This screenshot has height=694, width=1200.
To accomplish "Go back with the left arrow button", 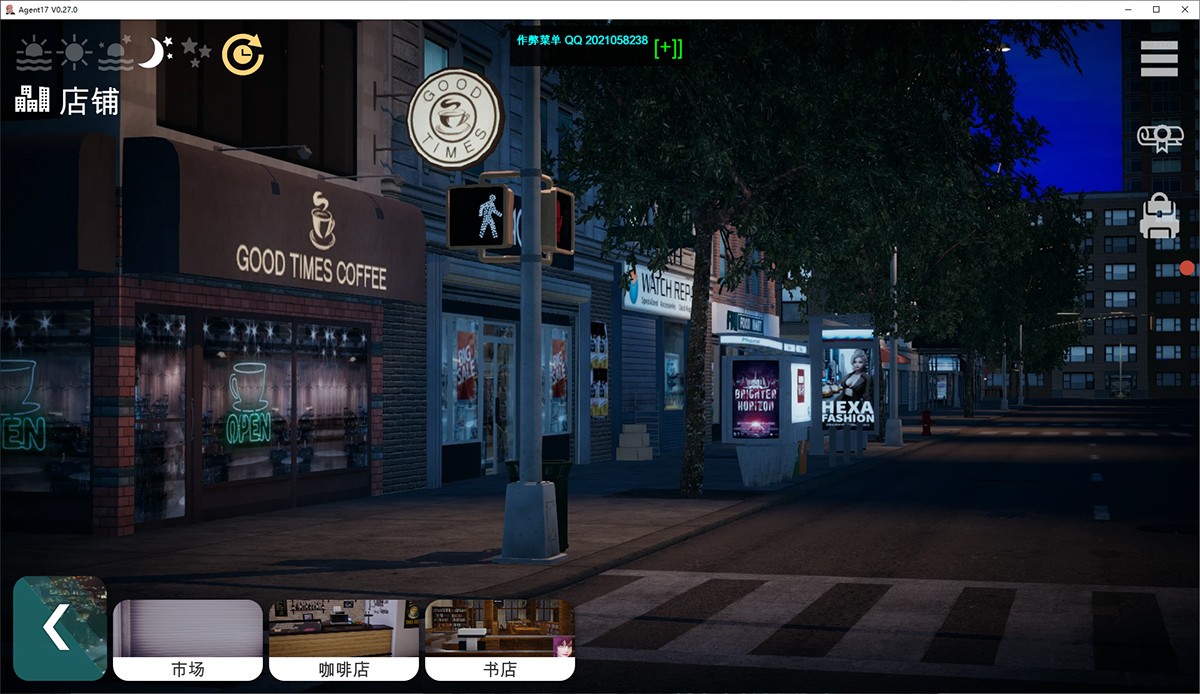I will 60,628.
